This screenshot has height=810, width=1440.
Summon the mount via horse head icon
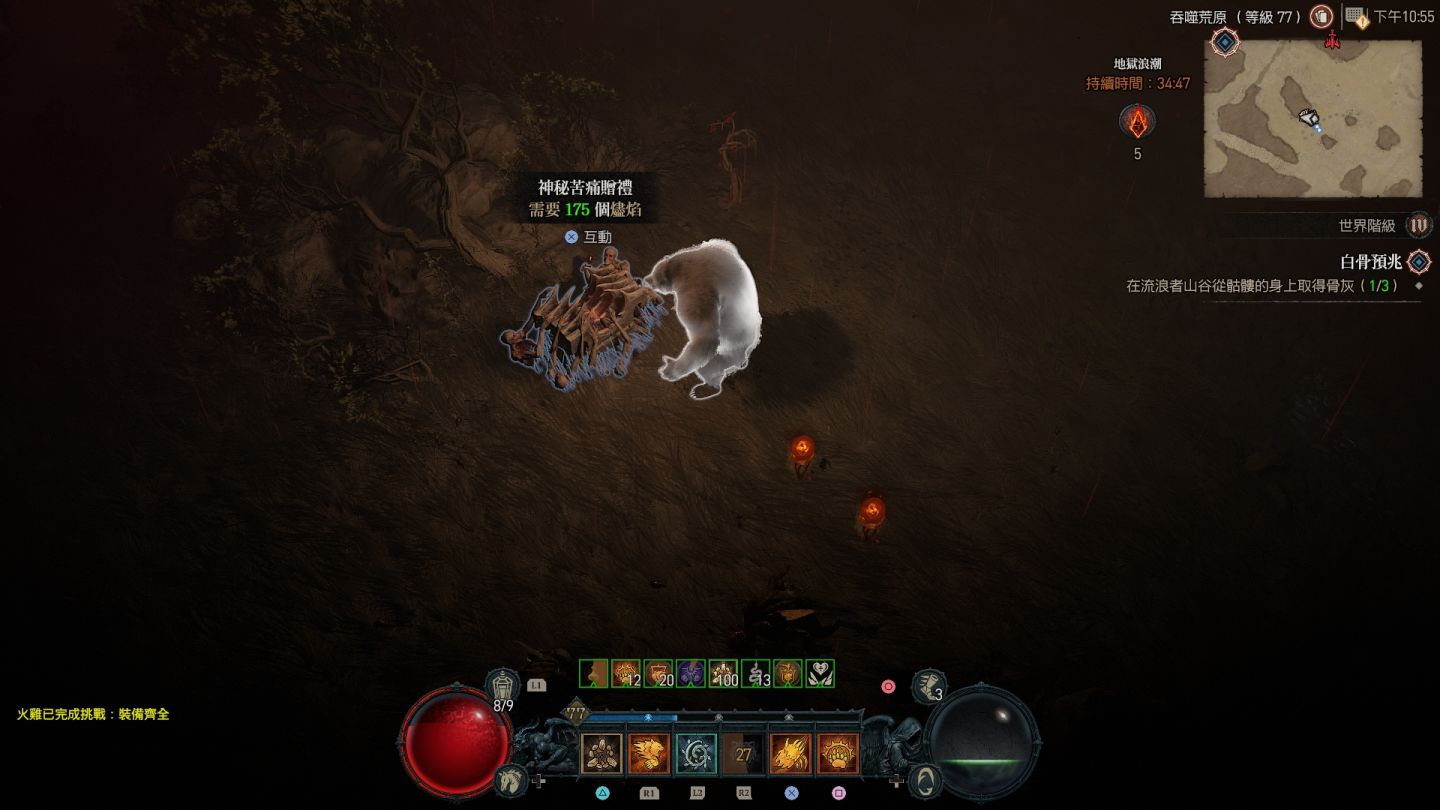[x=510, y=778]
